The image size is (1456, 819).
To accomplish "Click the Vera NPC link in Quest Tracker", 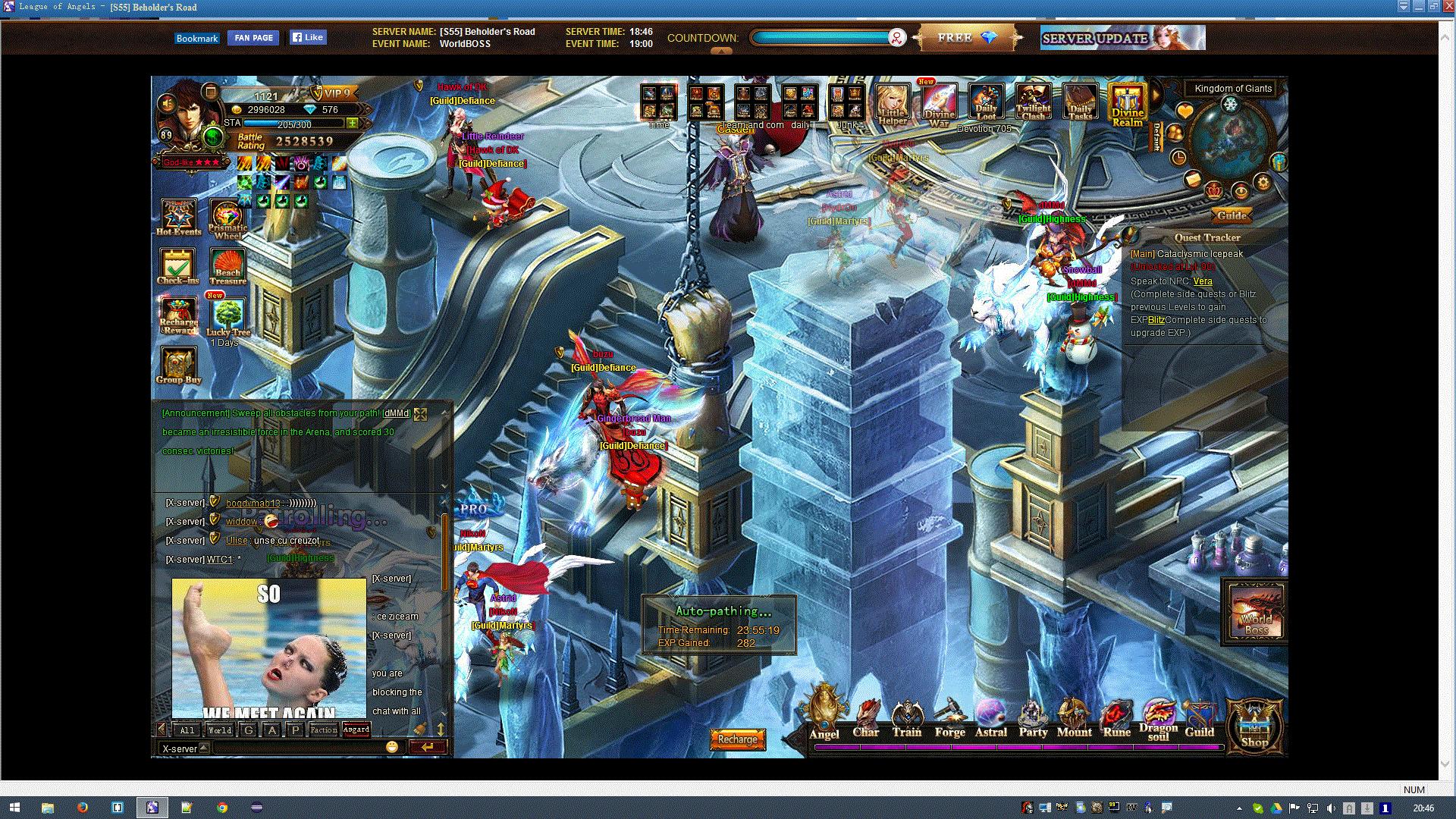I will pyautogui.click(x=1203, y=281).
